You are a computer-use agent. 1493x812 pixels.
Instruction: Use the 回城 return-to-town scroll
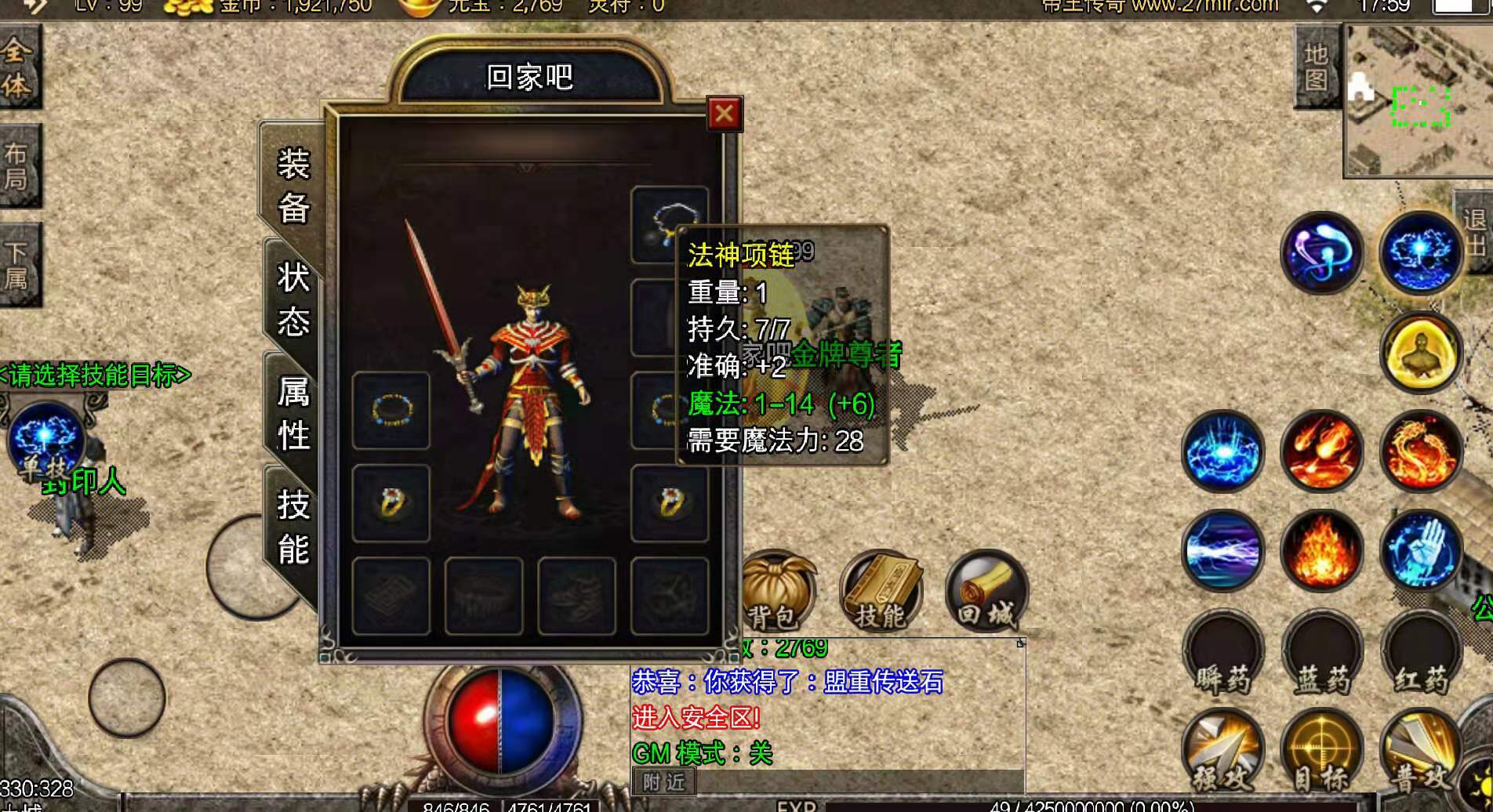(986, 593)
